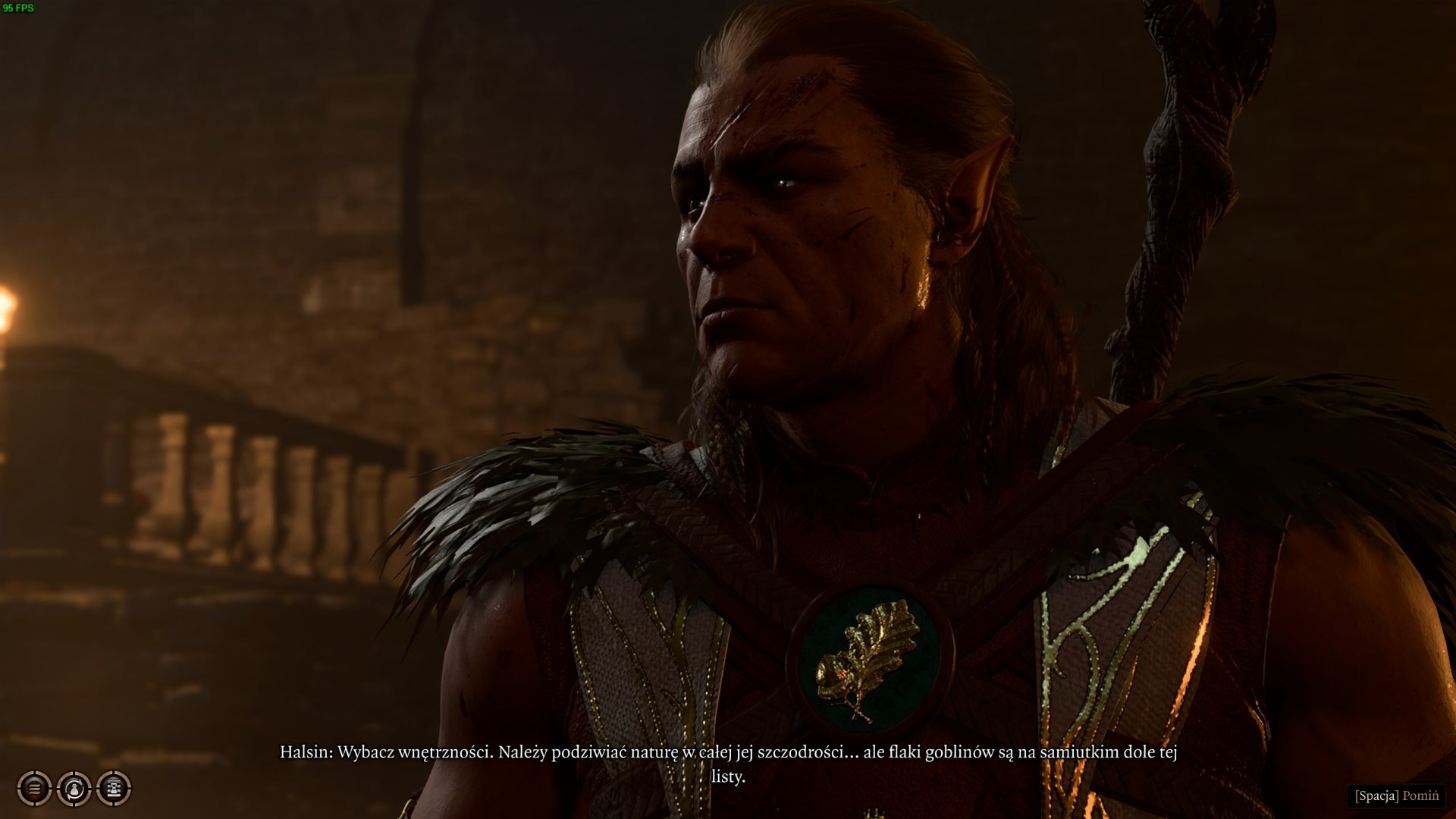Switch the speaking character with the swap icon
1456x819 pixels.
(x=74, y=789)
